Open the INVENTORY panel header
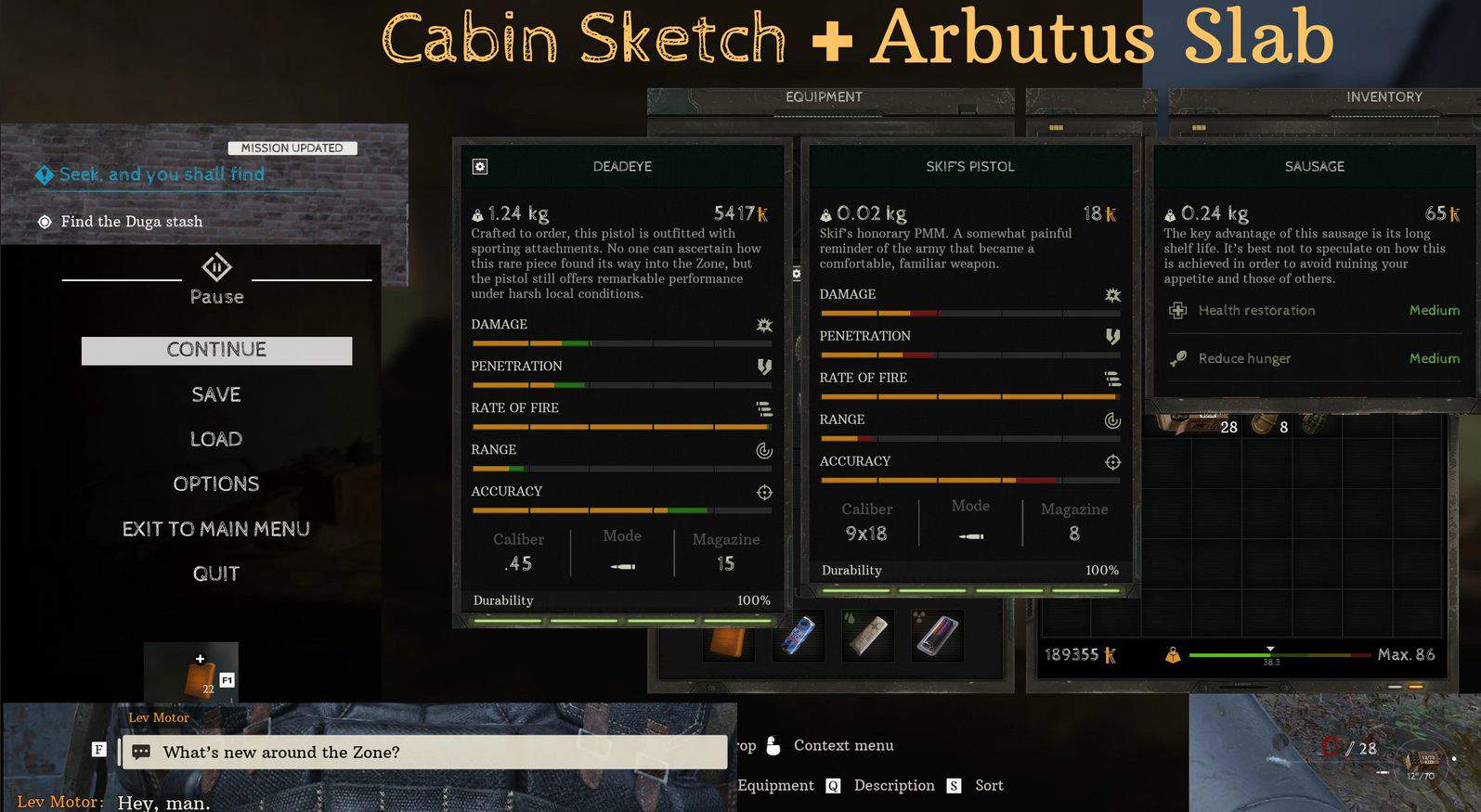Screen dimensions: 1481x812 click(x=1384, y=97)
